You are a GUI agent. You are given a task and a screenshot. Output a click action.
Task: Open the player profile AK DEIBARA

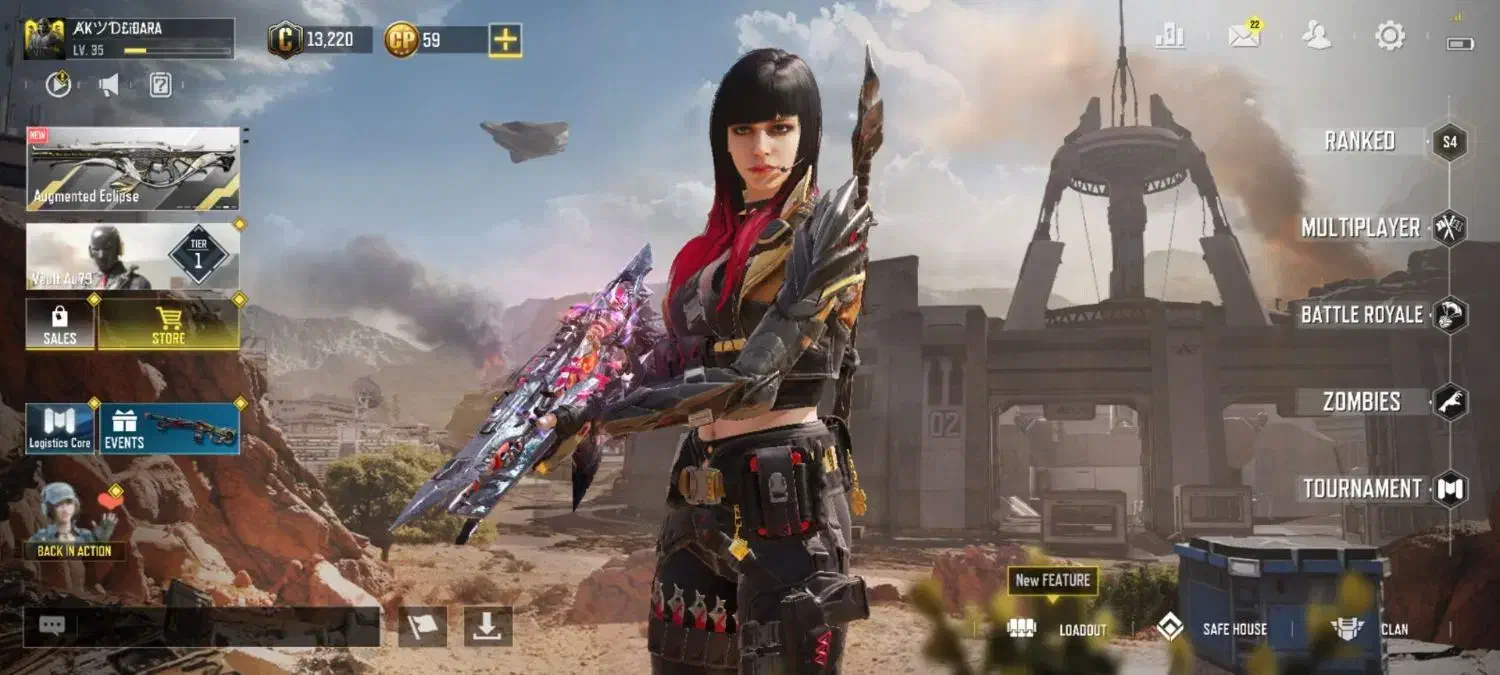(129, 38)
